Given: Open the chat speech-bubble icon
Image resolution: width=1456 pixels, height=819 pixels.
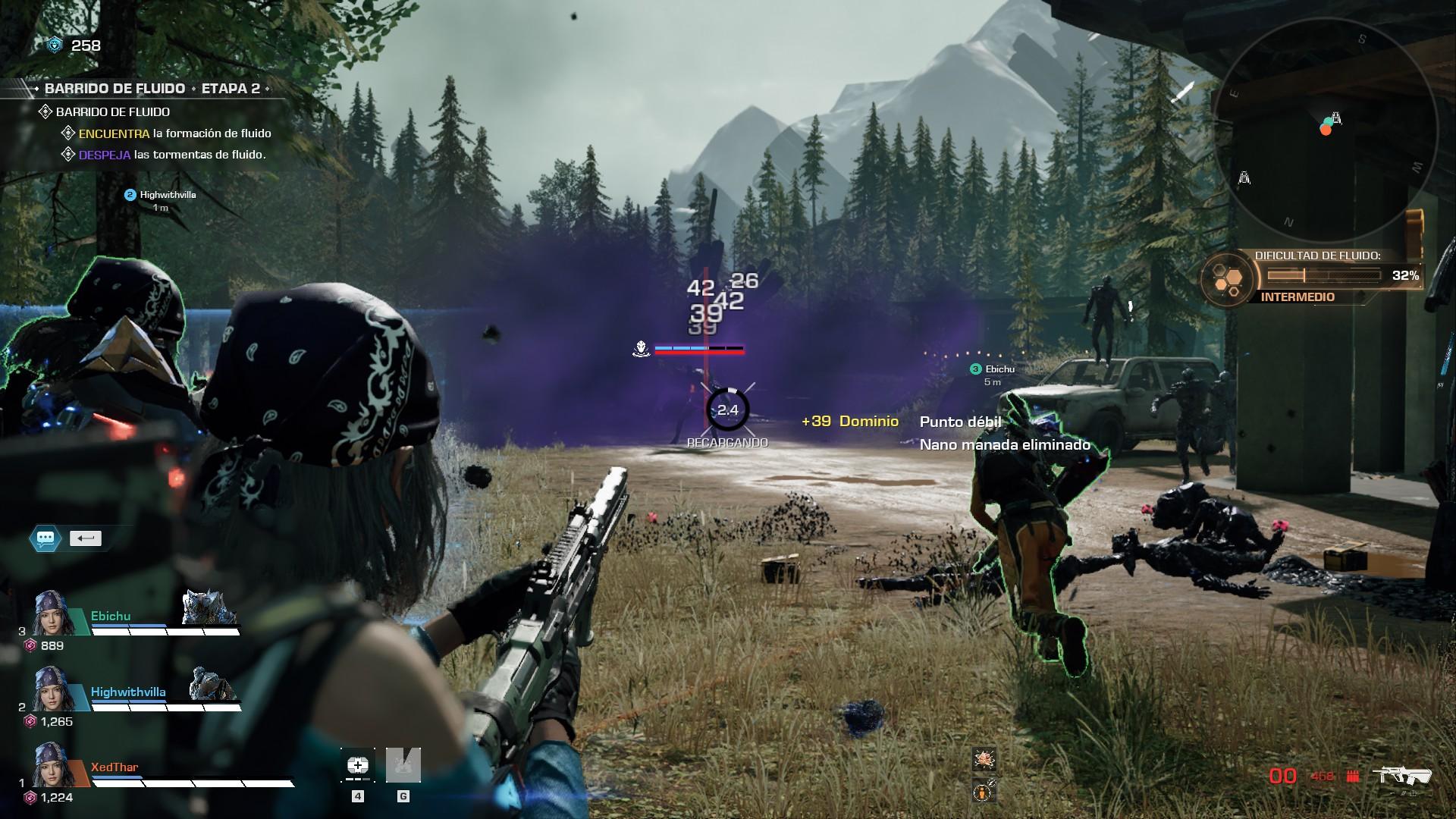Looking at the screenshot, I should pyautogui.click(x=45, y=538).
